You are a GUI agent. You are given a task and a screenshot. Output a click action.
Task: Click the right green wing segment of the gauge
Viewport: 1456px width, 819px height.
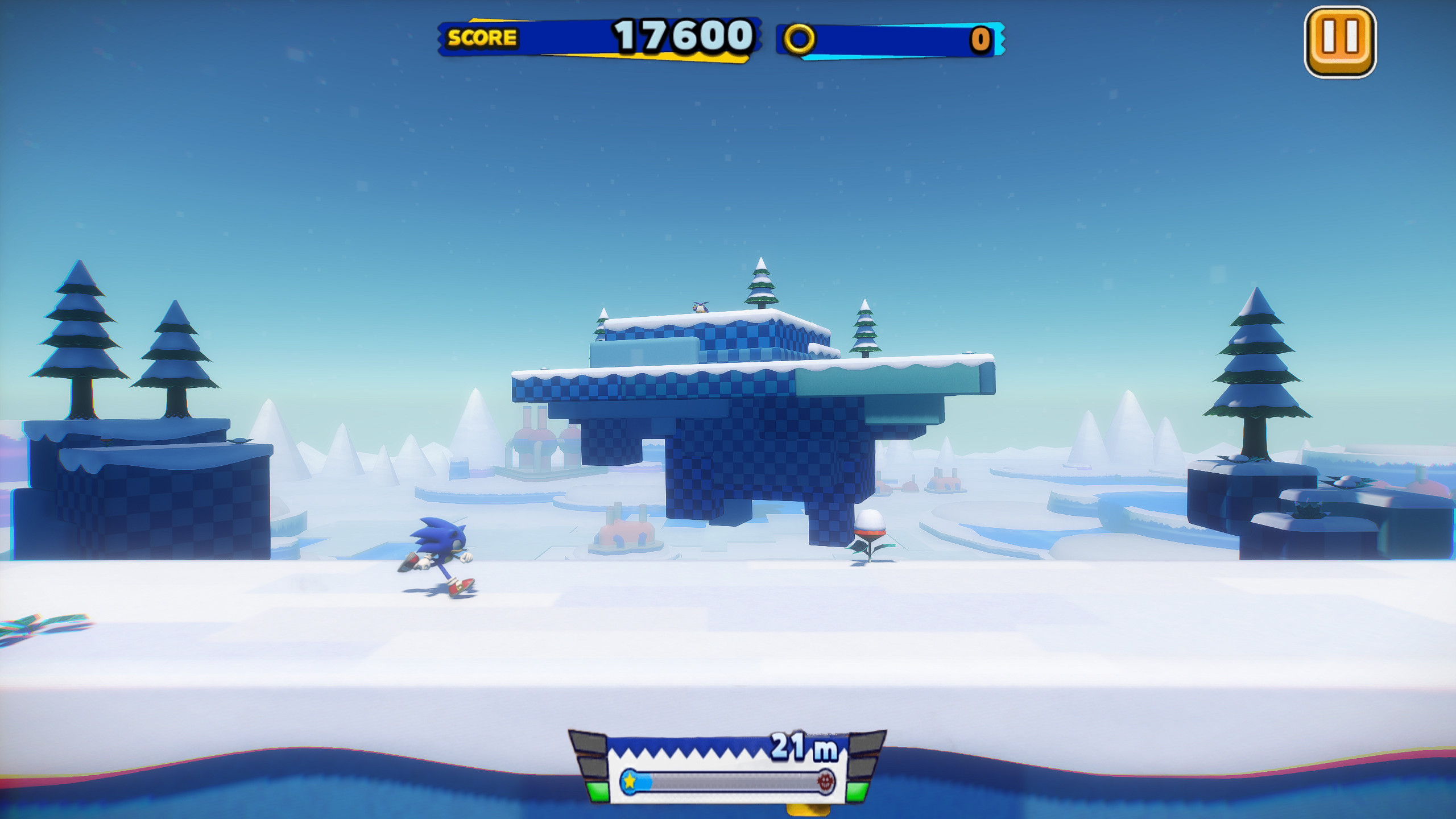(862, 792)
